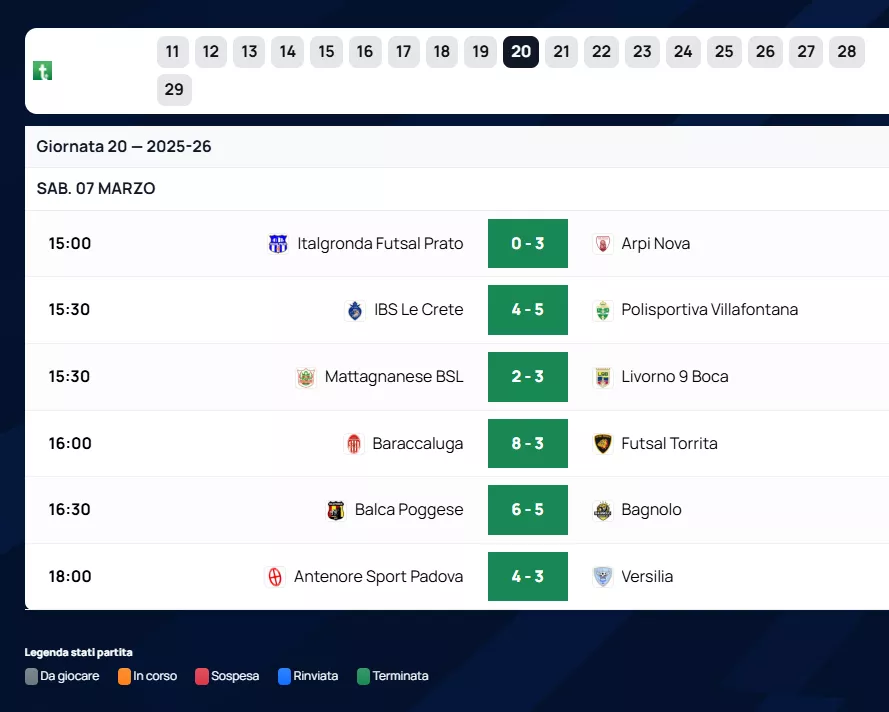The width and height of the screenshot is (889, 712).
Task: Click the Futsal Torrita team name
Action: [669, 444]
